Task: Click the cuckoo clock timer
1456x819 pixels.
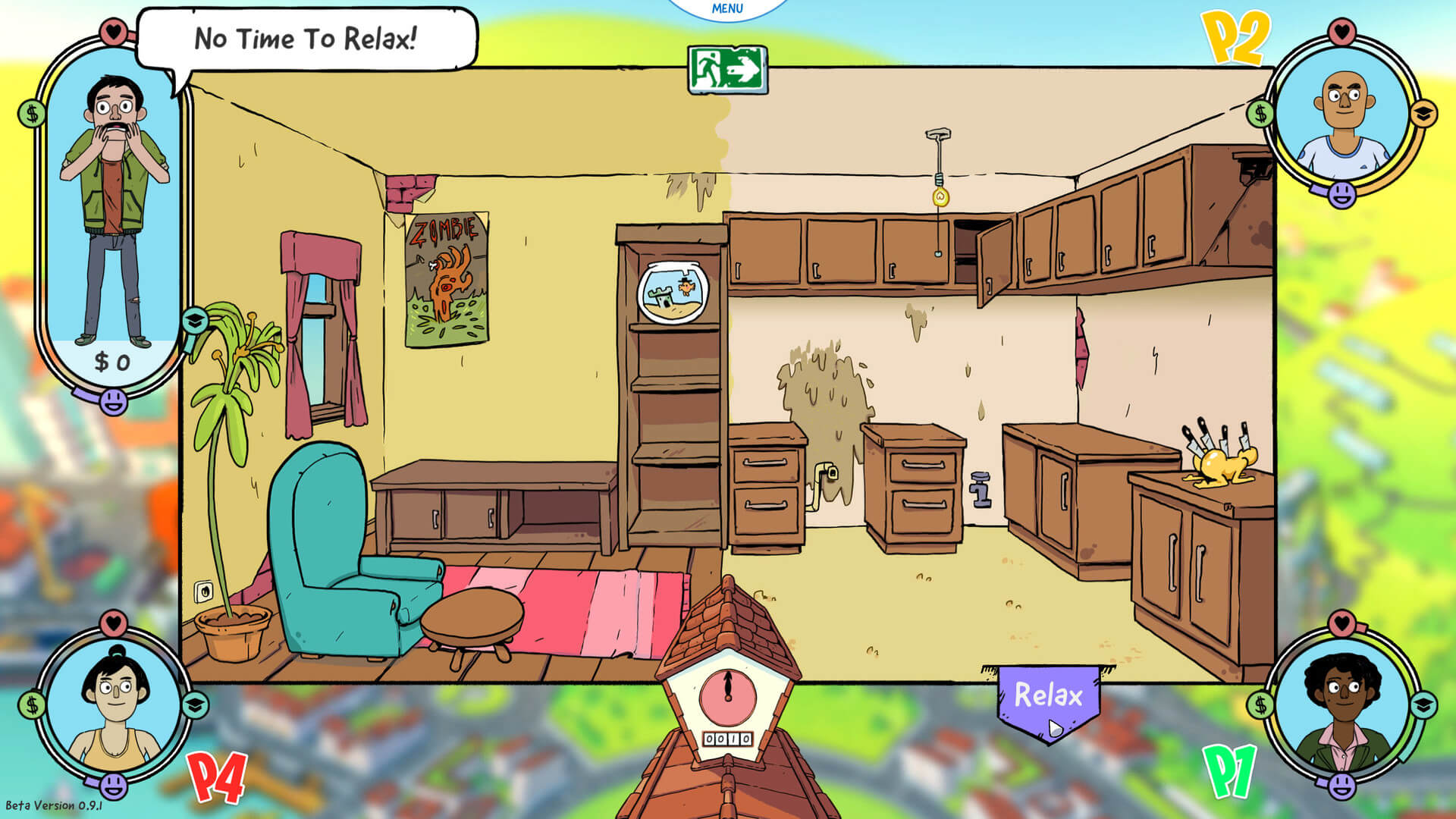Action: pos(727,698)
